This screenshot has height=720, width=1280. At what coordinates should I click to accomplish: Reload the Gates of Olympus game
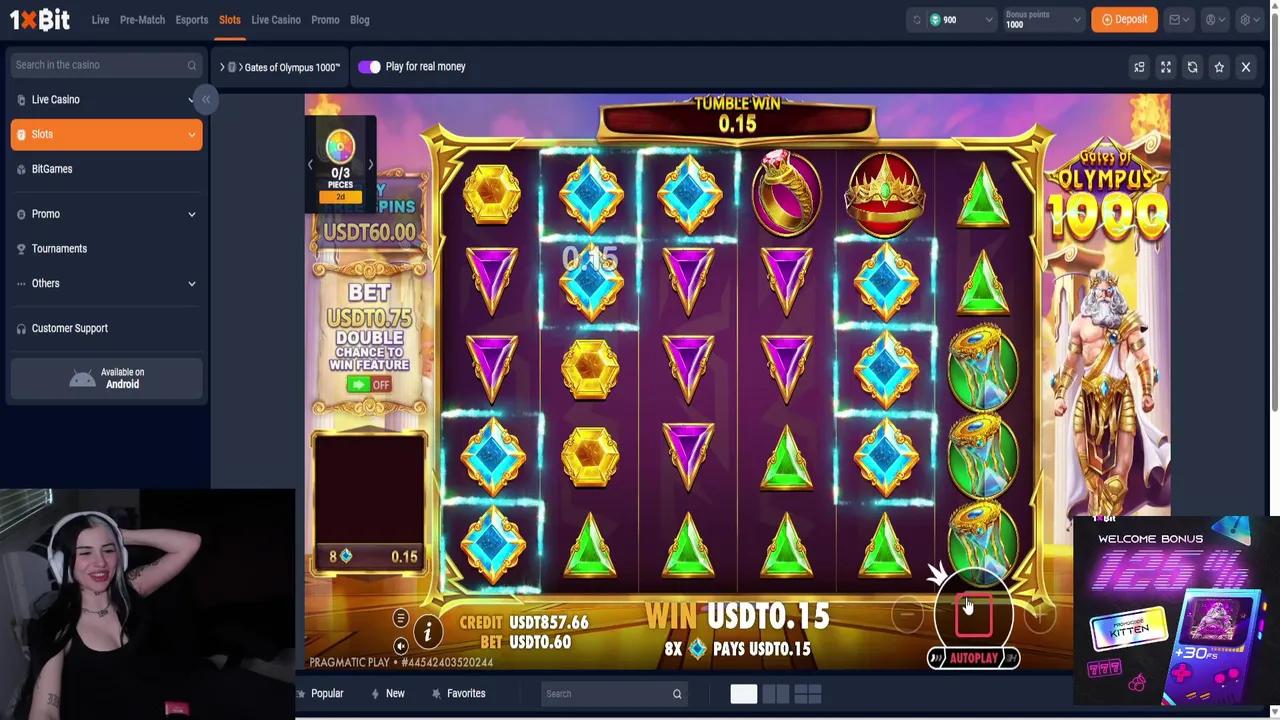(x=1192, y=66)
